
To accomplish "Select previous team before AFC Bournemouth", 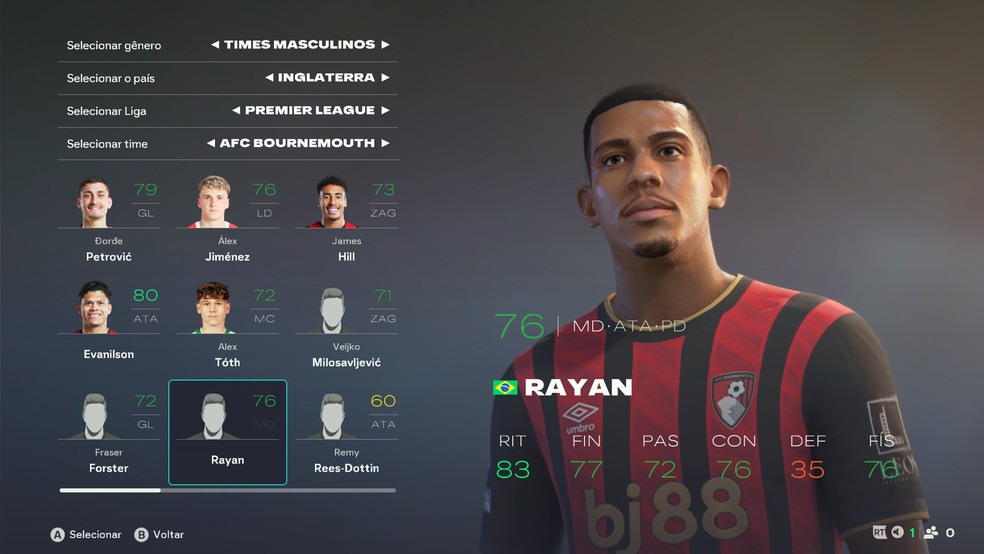I will (211, 144).
